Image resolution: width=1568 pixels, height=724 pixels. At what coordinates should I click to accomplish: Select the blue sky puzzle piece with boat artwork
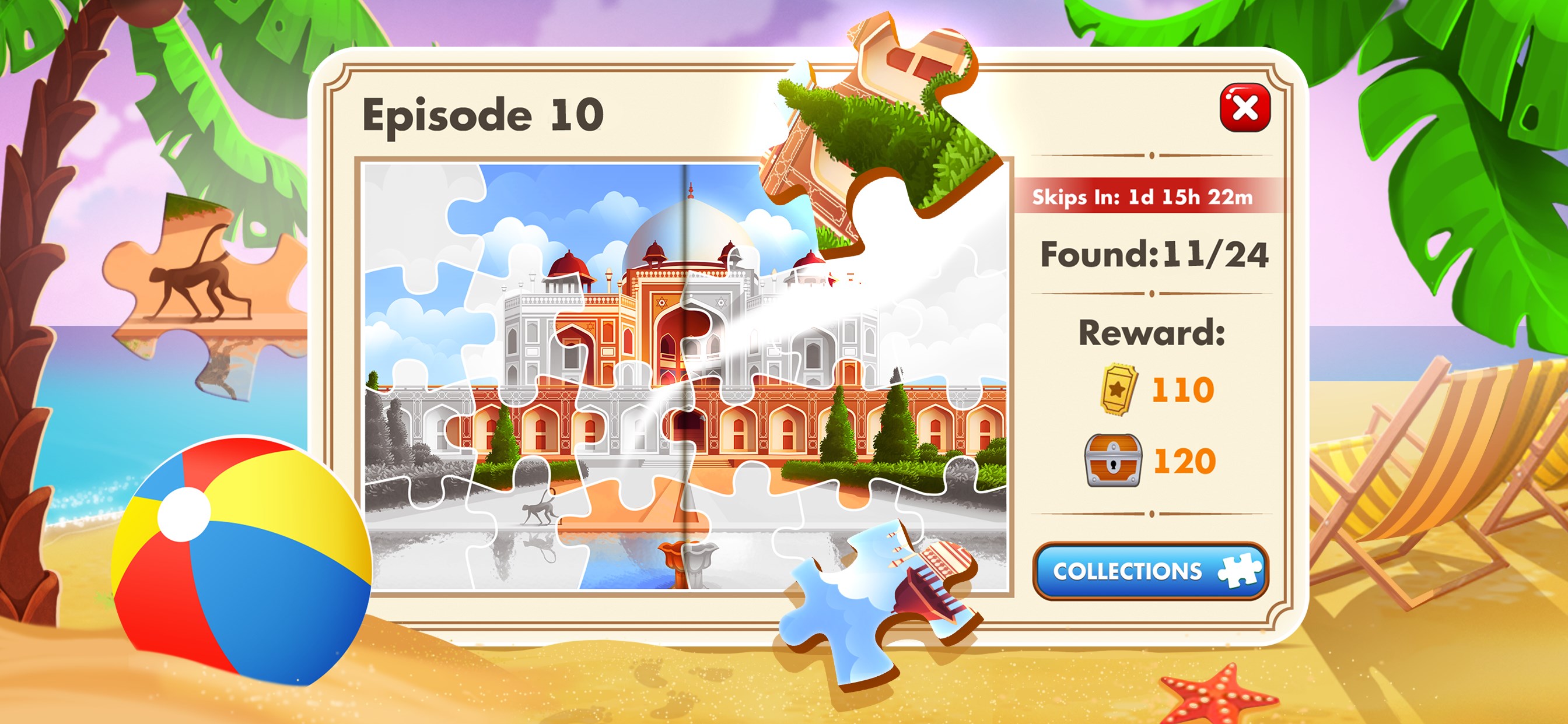[877, 602]
